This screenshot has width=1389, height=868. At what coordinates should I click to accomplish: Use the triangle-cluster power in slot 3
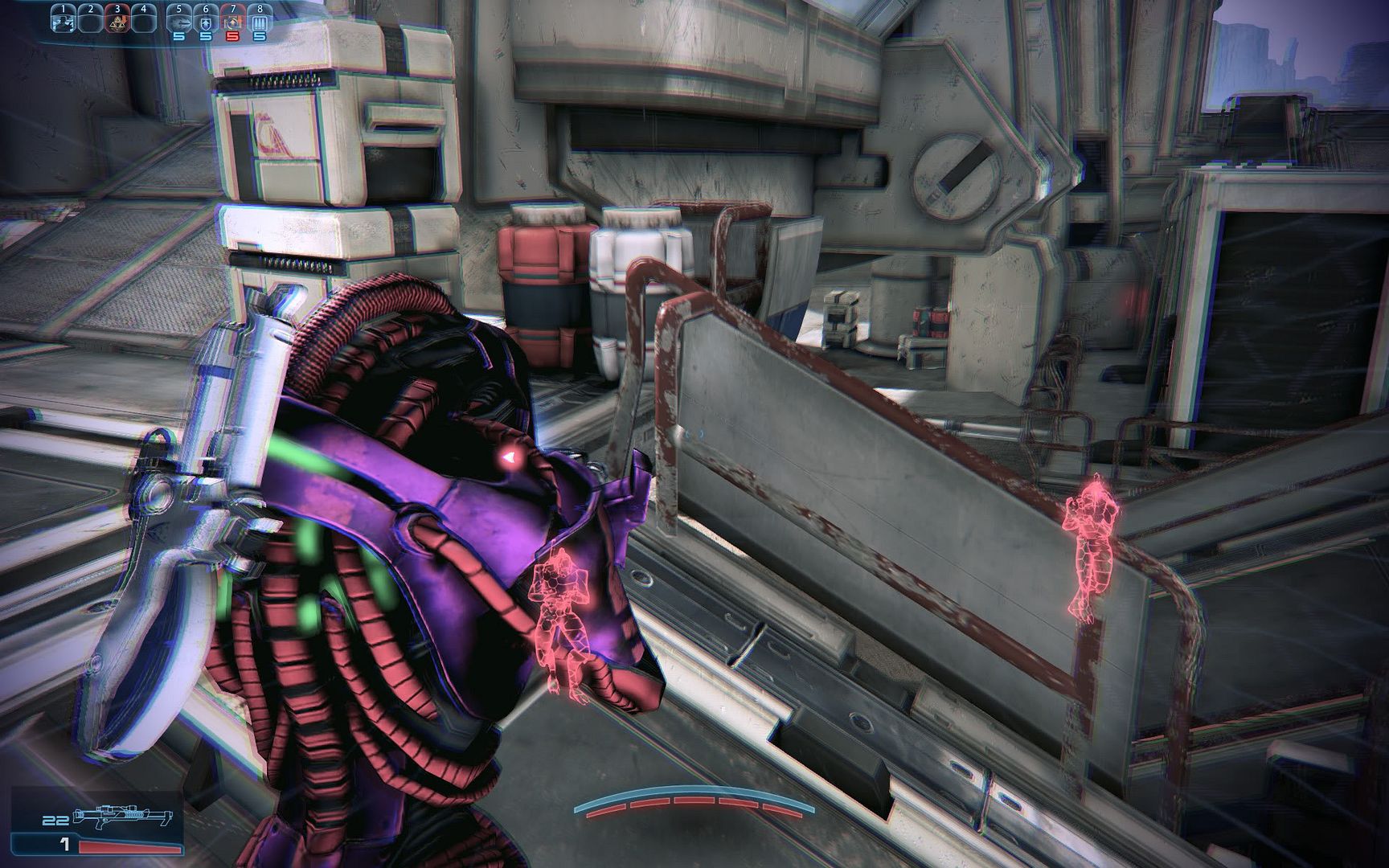(117, 22)
